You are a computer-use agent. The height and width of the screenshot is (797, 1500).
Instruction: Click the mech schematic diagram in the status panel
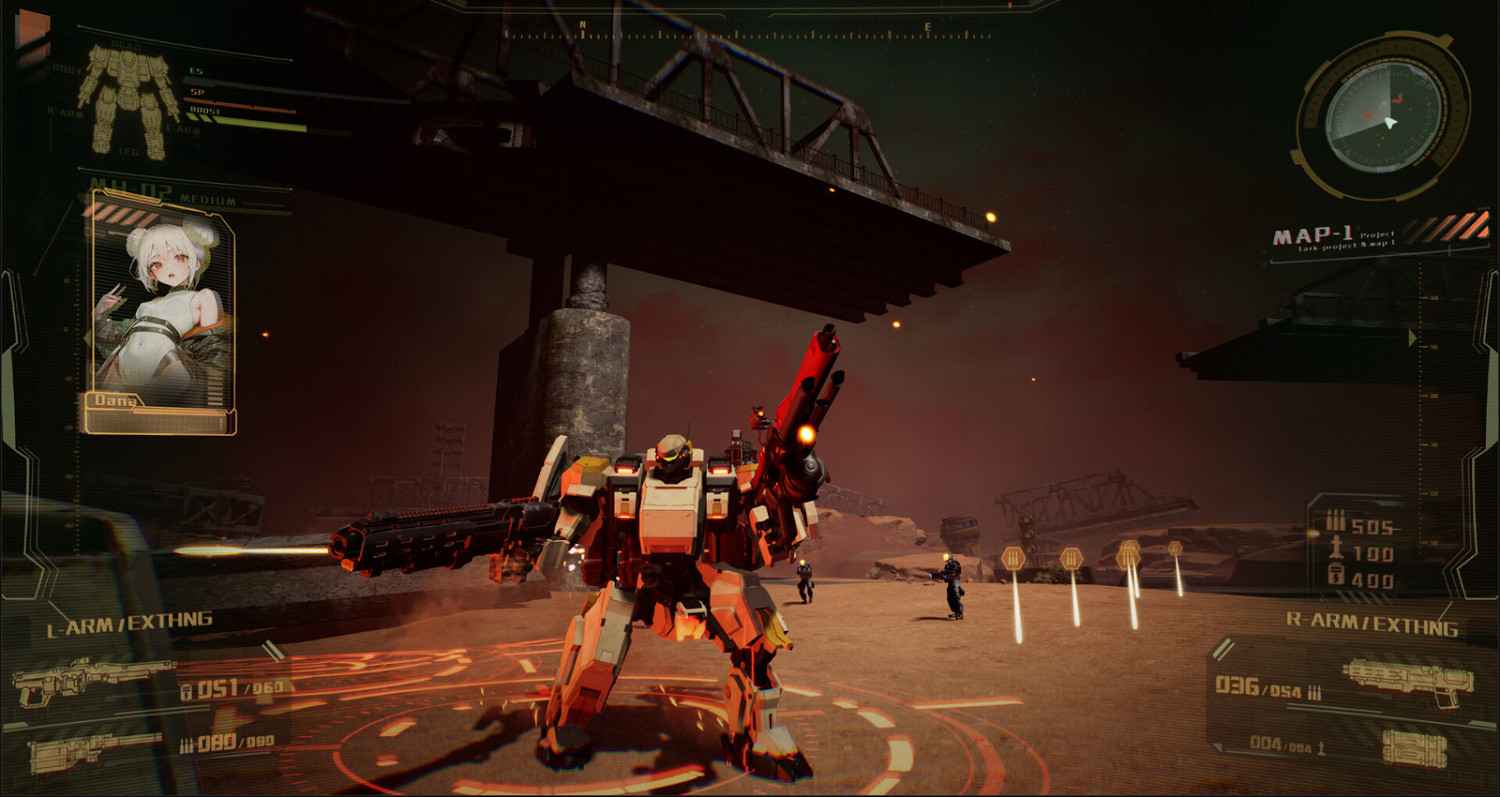[125, 100]
